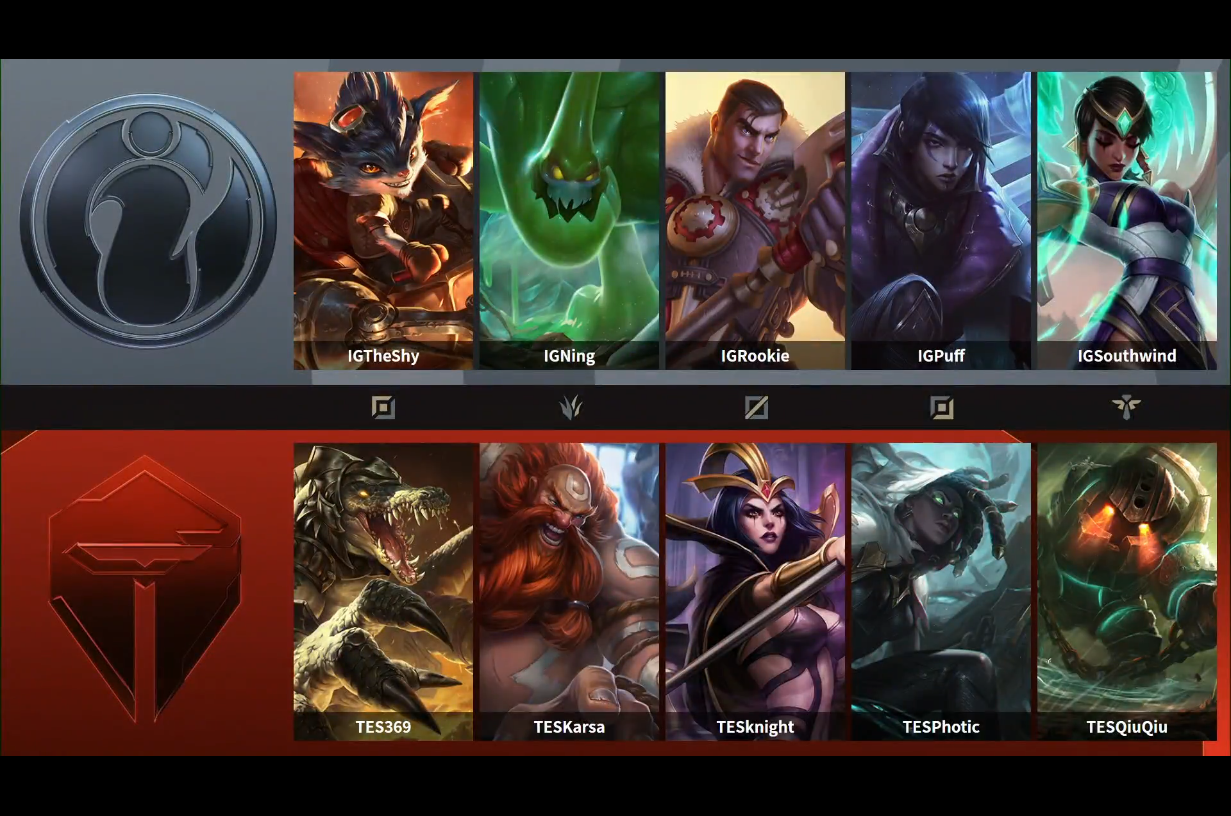Click IGRookie's Jayce champion card
Image resolution: width=1231 pixels, height=816 pixels.
755,220
